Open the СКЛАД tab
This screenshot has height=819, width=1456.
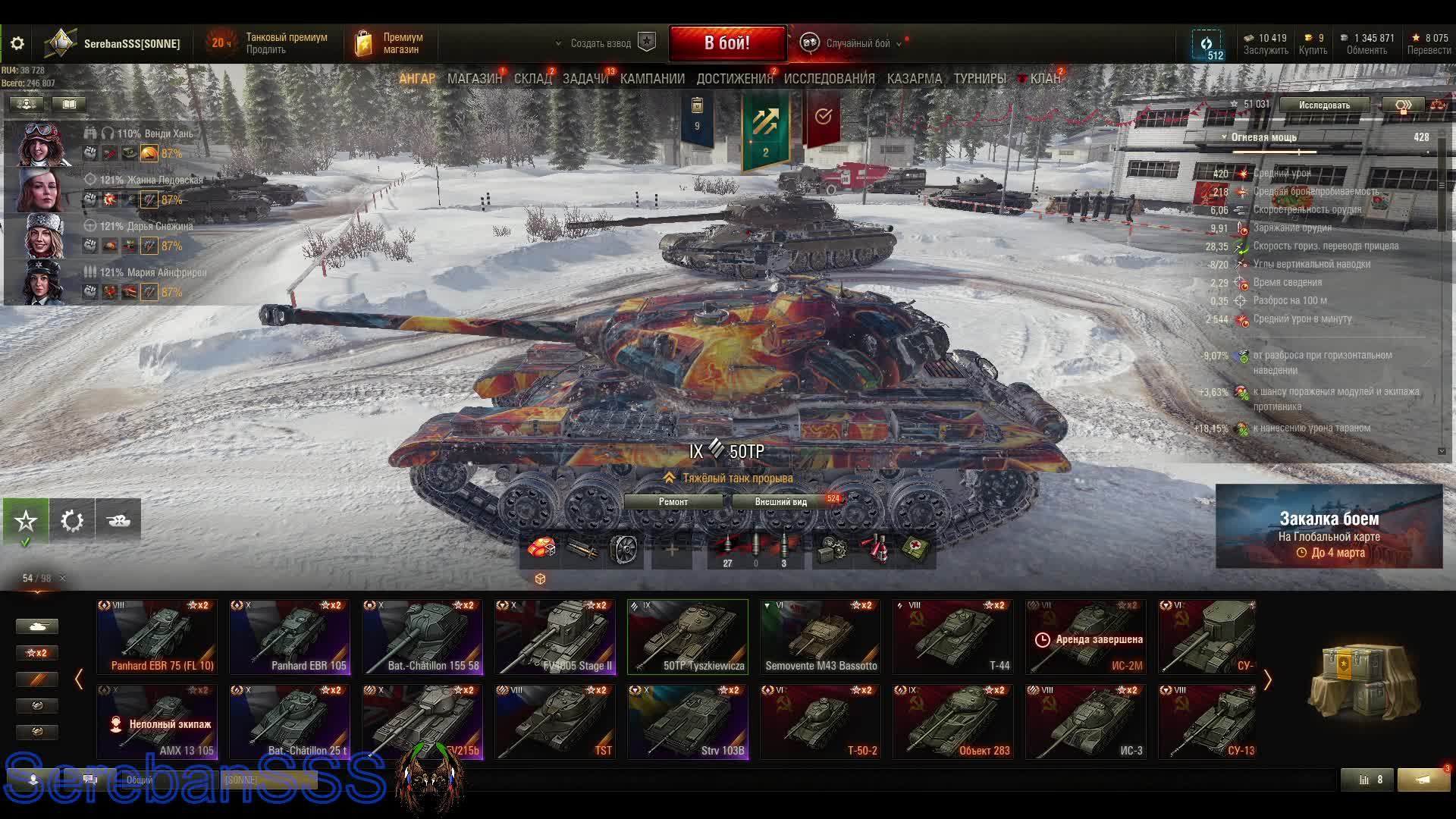click(x=532, y=78)
